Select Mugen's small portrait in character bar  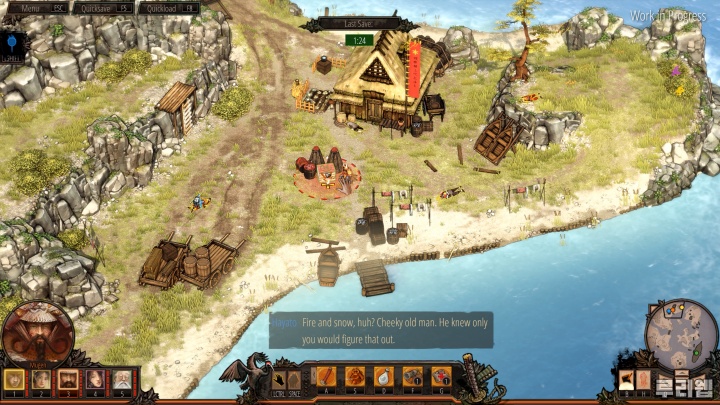(68, 380)
